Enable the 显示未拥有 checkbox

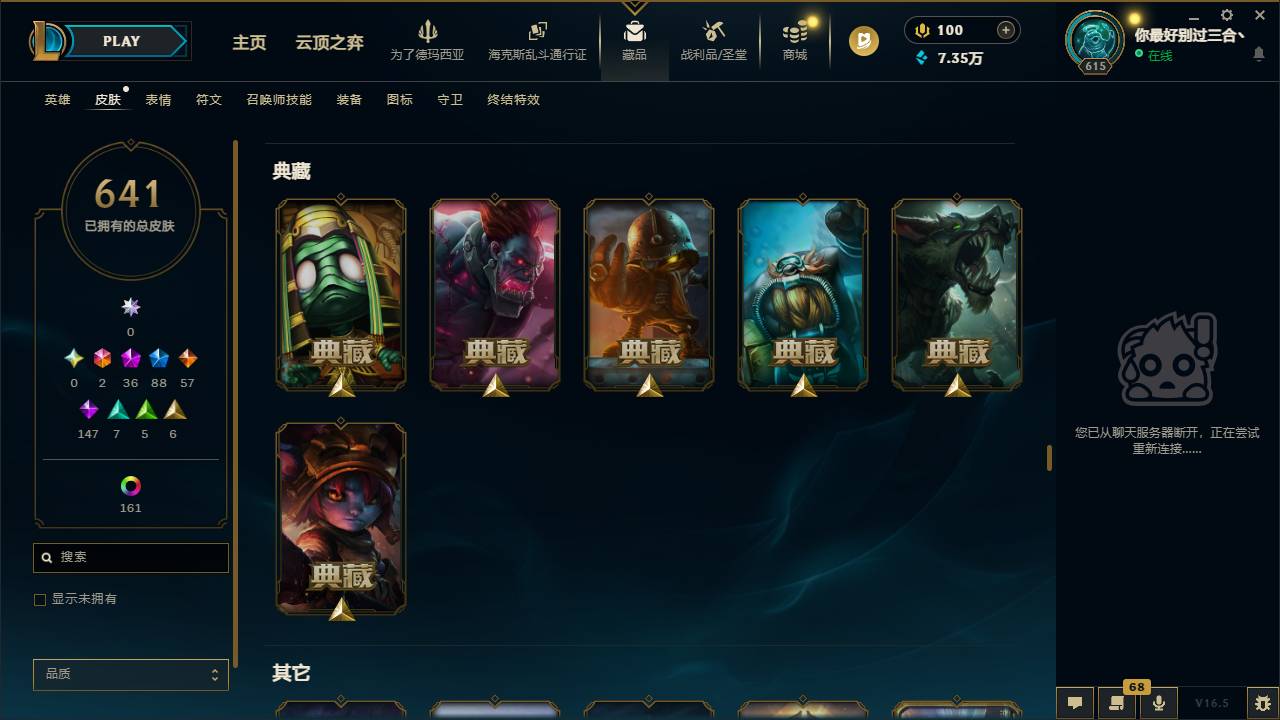[40, 599]
